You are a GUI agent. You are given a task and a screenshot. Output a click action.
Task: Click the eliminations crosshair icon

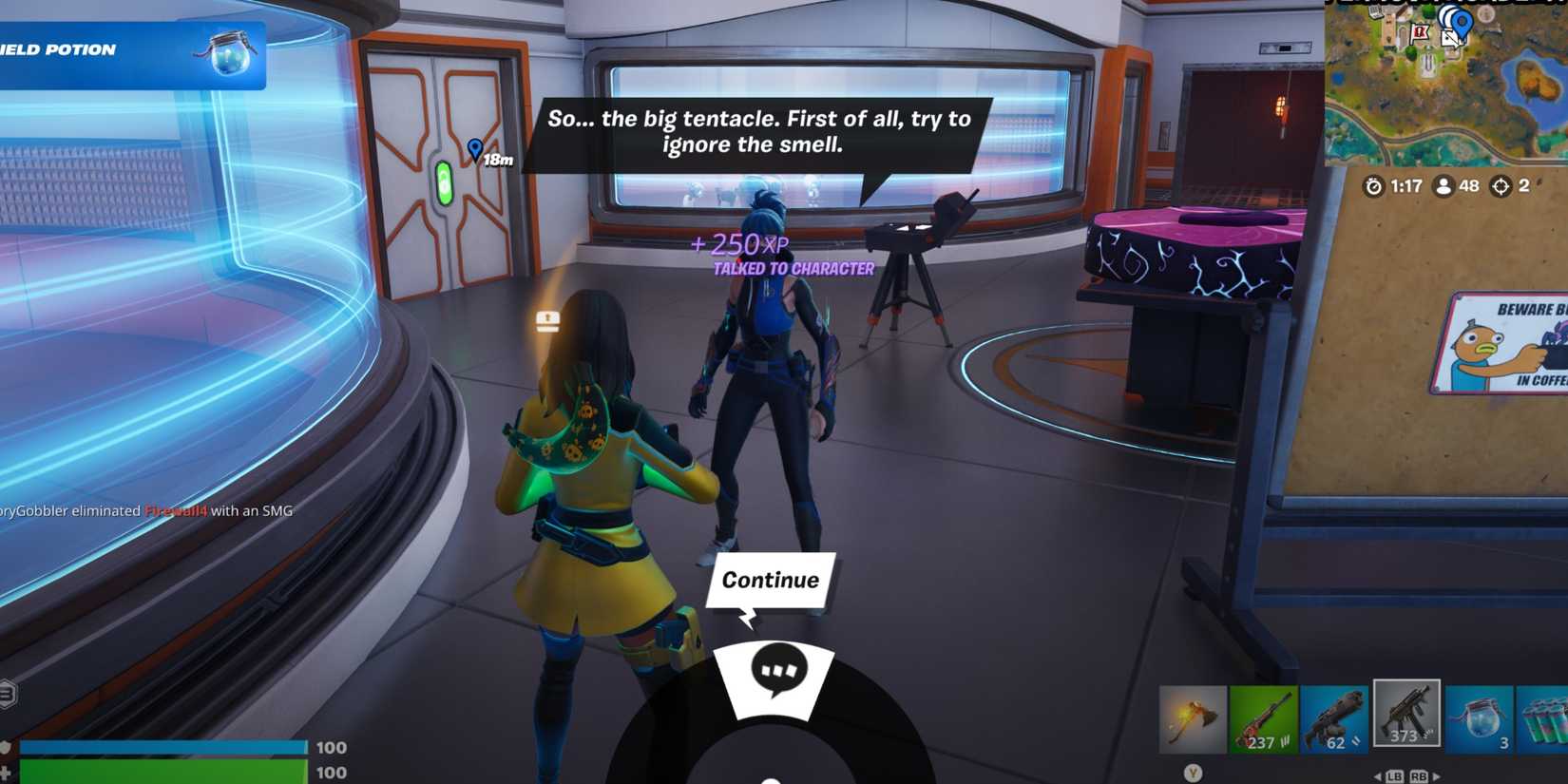click(1501, 186)
